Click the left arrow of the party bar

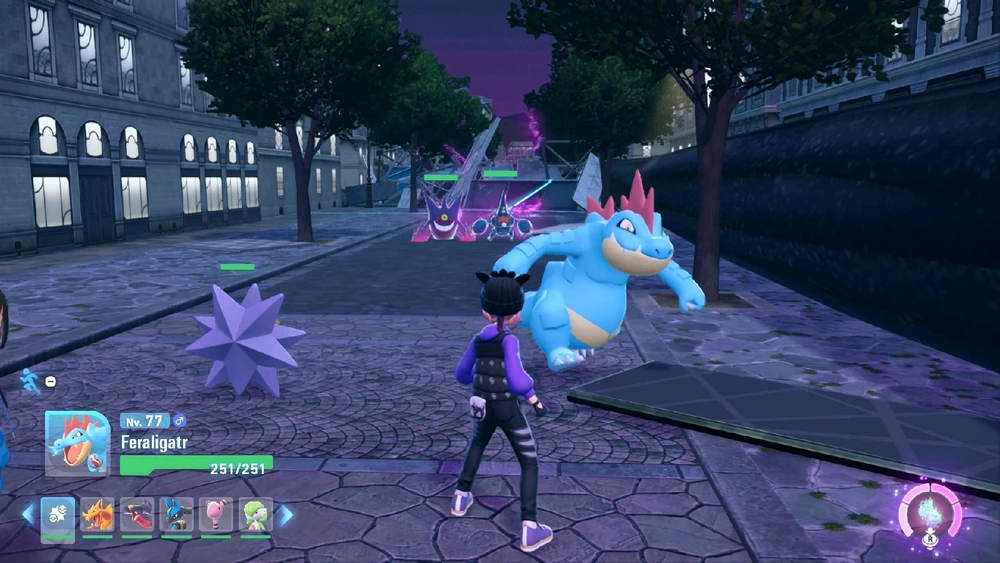pyautogui.click(x=28, y=515)
